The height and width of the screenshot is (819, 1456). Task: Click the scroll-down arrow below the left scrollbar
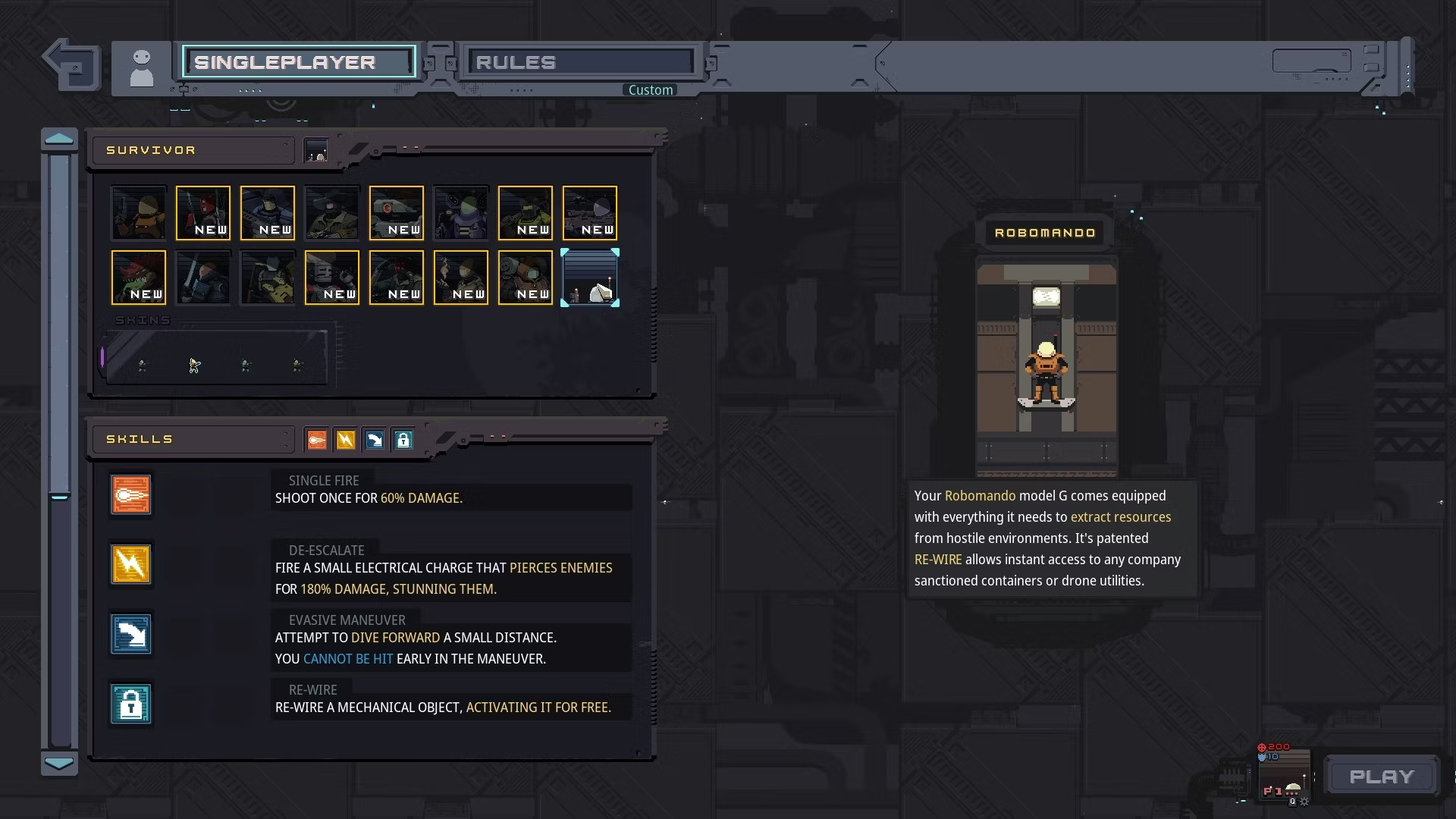[59, 763]
